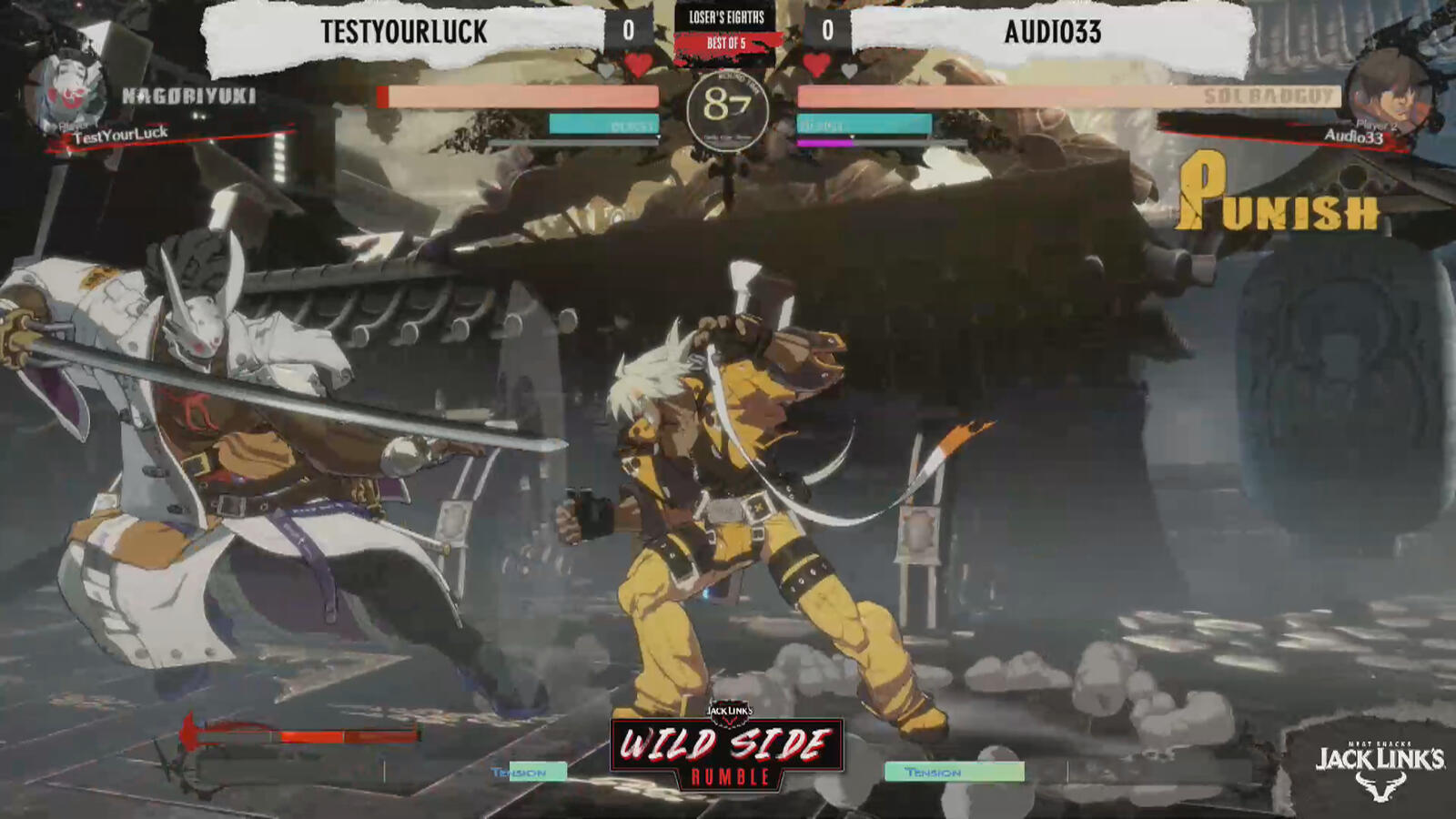Viewport: 1456px width, 819px height.
Task: Toggle TestYourLuck's grey heart indicator
Action: [x=603, y=66]
